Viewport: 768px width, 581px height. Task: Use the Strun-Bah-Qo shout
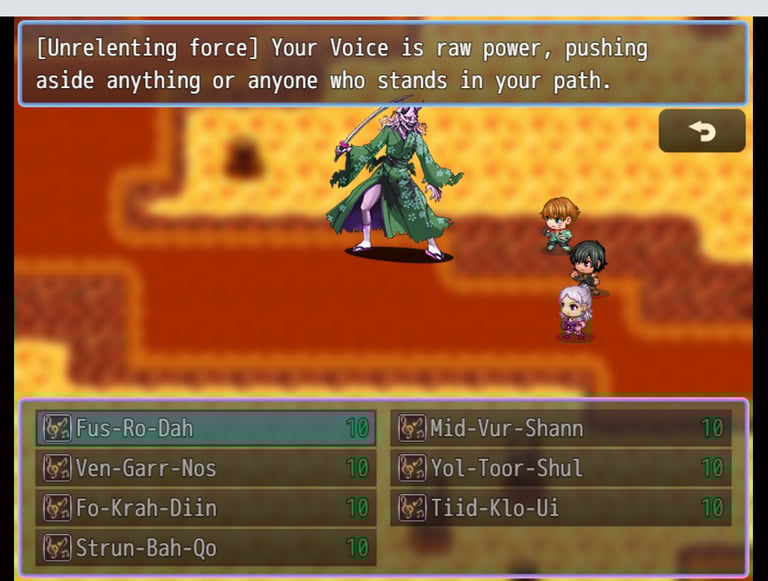[206, 548]
